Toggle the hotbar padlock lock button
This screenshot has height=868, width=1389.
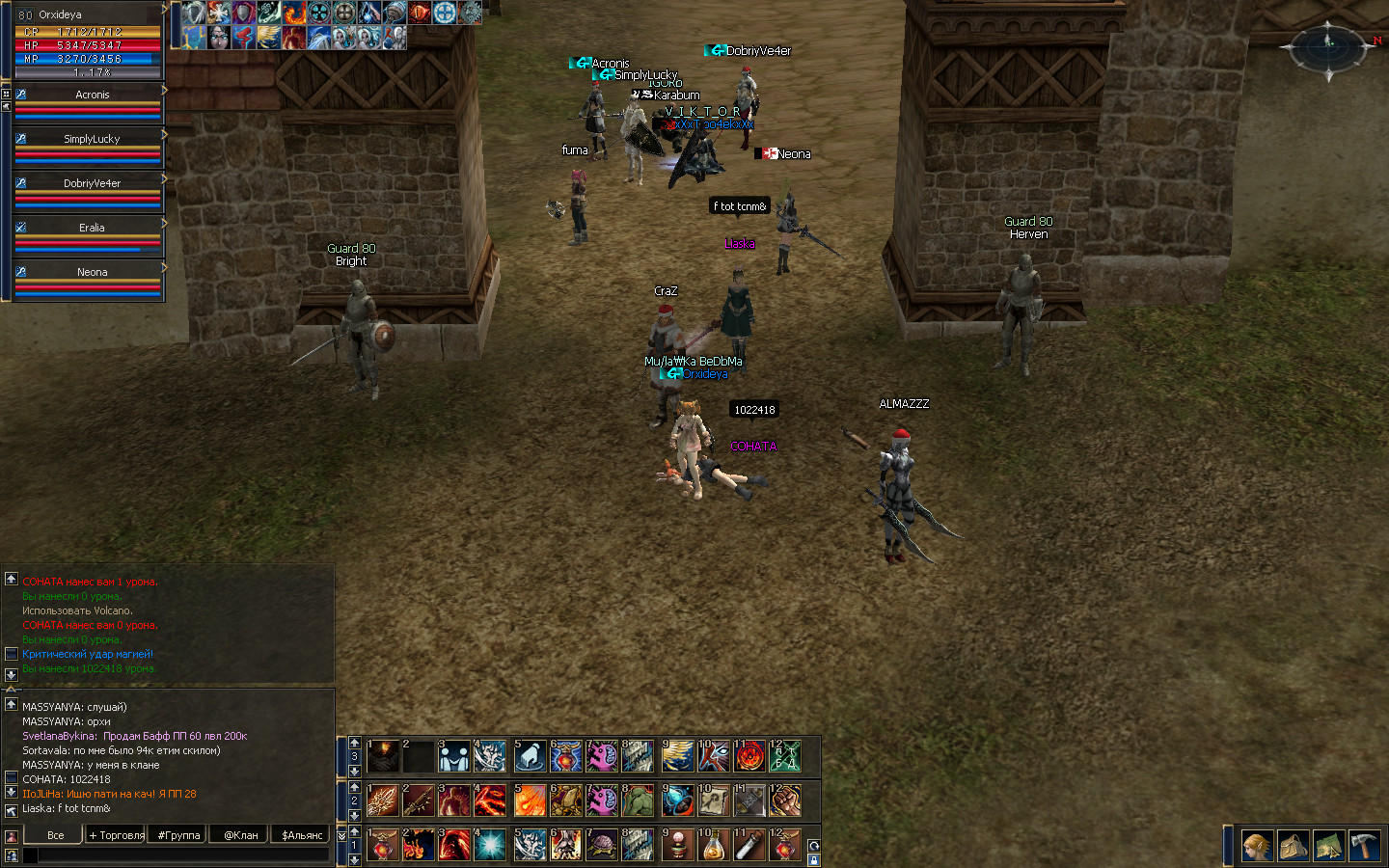813,859
